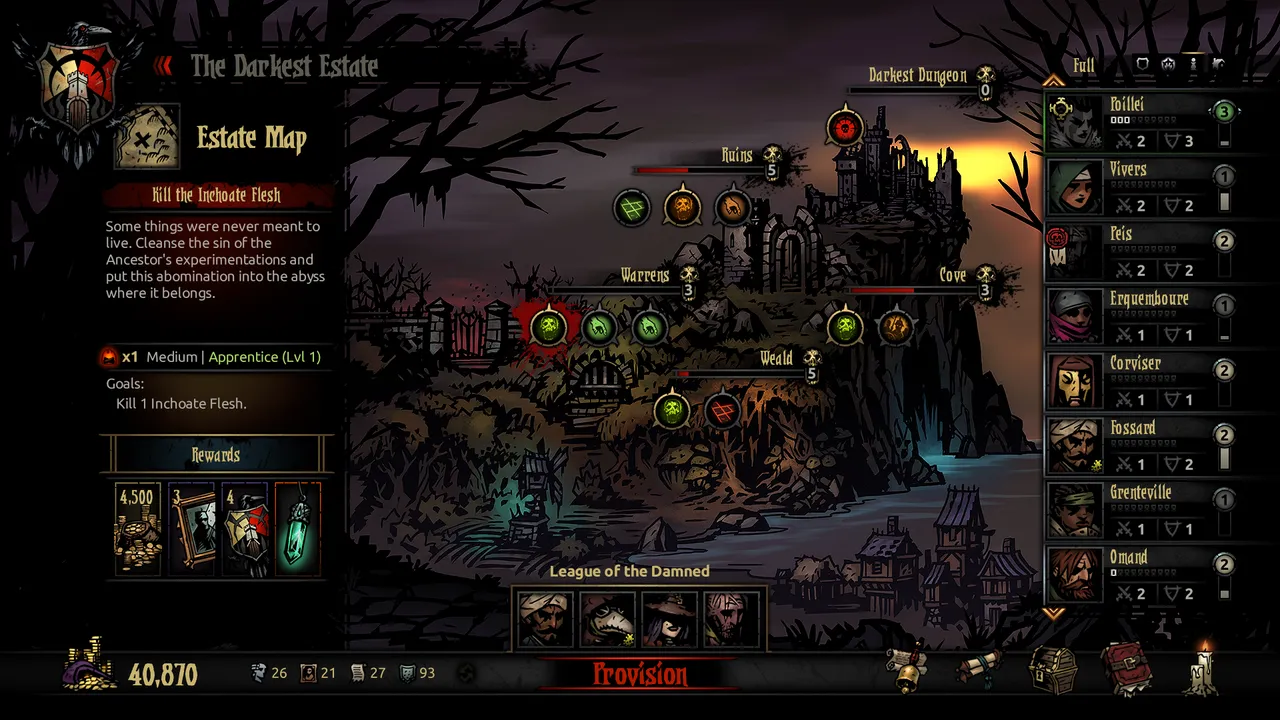Select the highlighted Warrens skull mission
Screen dimensions: 1280x720
point(548,326)
